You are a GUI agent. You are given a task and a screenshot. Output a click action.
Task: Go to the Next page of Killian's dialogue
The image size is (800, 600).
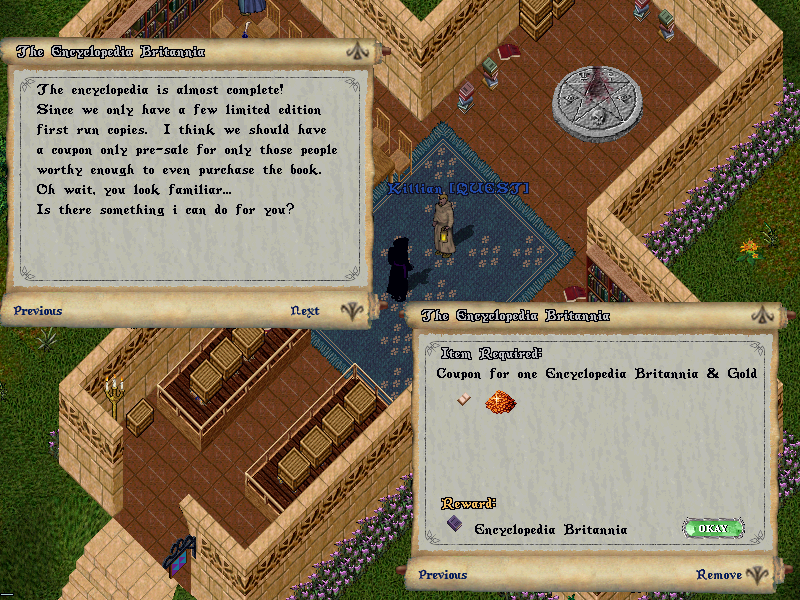[305, 311]
